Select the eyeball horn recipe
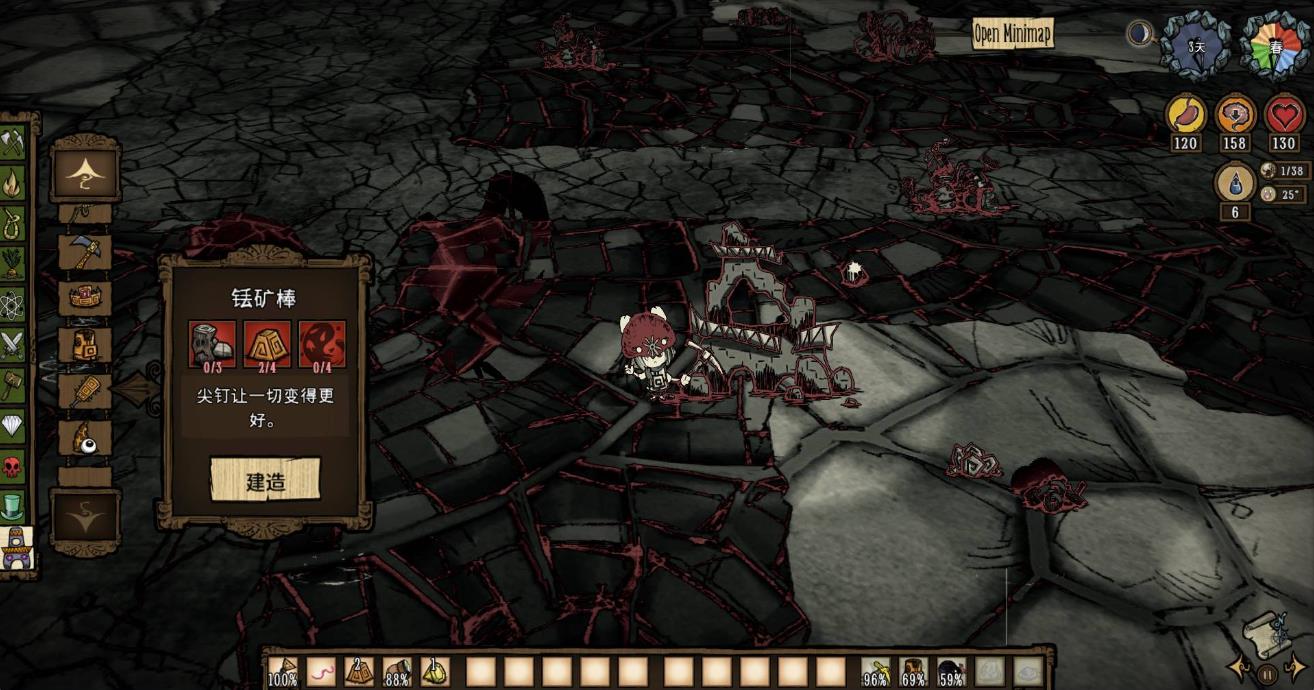The image size is (1314, 690). coord(85,438)
